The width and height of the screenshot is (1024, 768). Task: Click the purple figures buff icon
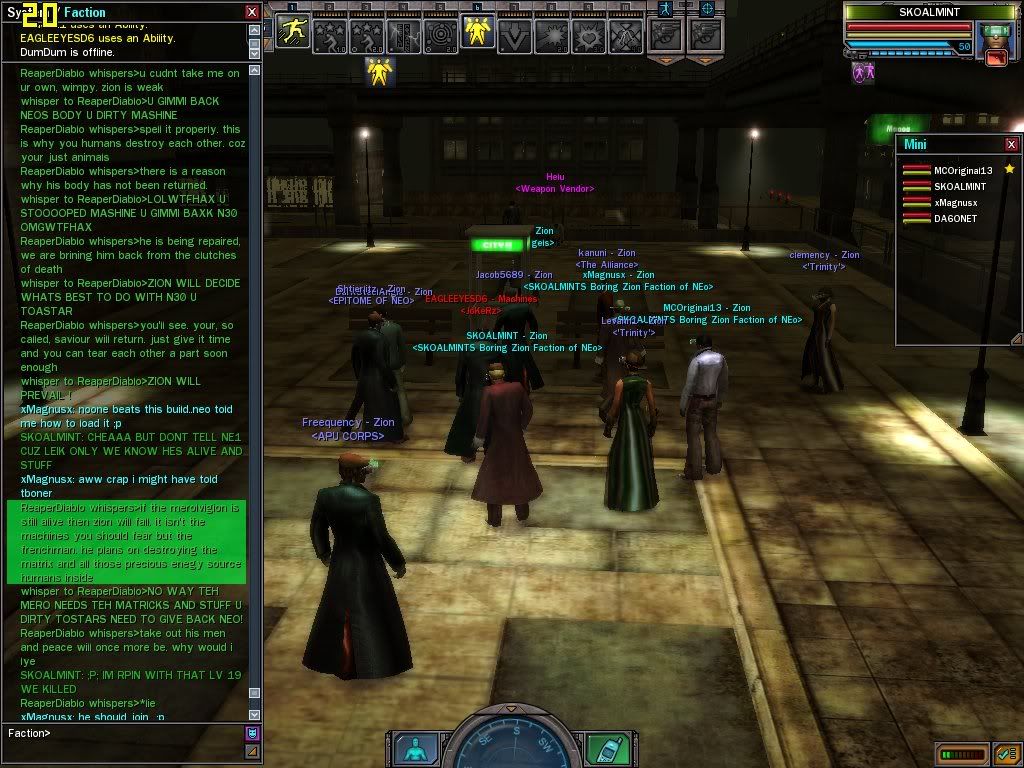click(x=863, y=72)
